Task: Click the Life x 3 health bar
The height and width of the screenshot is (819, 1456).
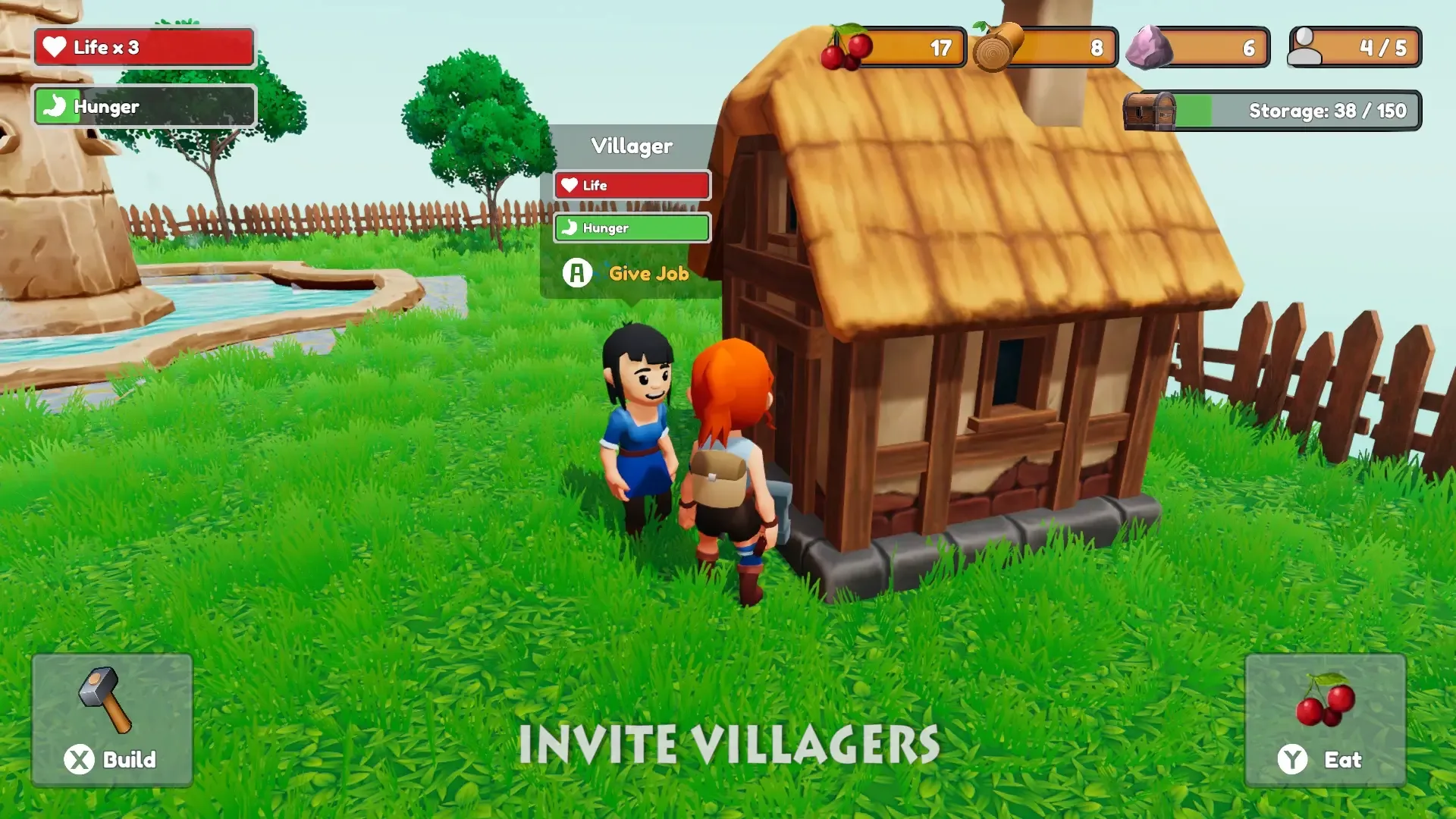Action: point(144,47)
